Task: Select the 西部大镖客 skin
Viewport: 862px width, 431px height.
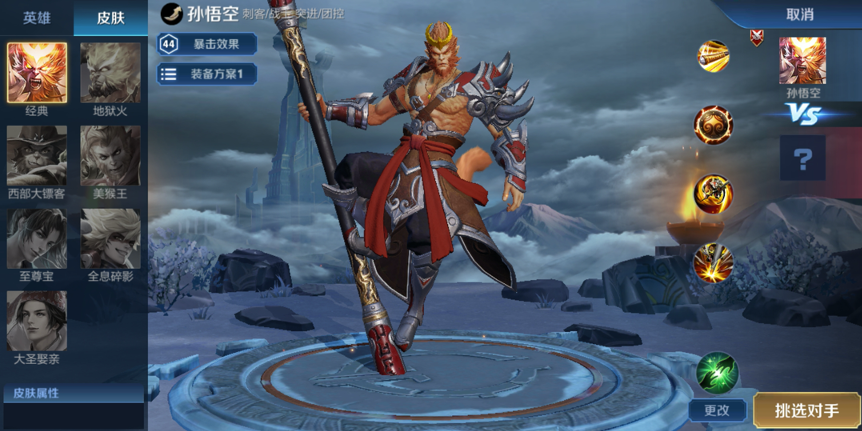Action: tap(37, 155)
